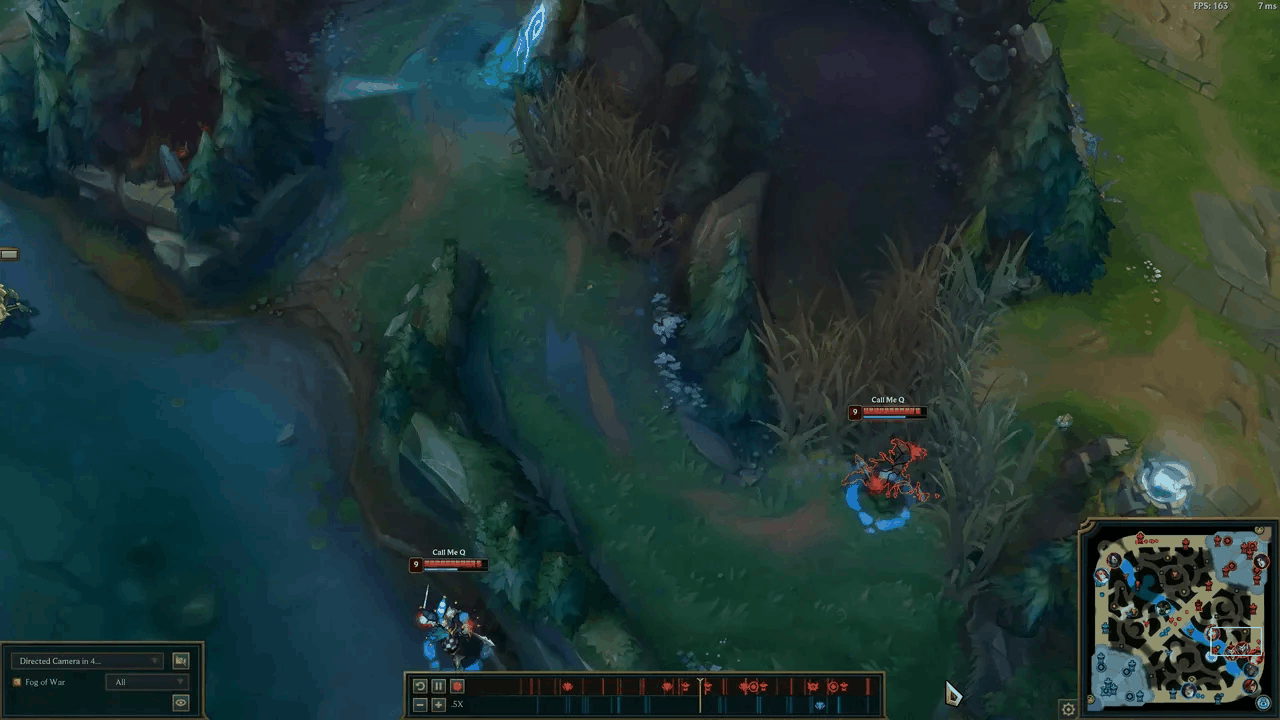
Task: Toggle the crossed-out camera icon beside the camera dropdown
Action: (181, 660)
